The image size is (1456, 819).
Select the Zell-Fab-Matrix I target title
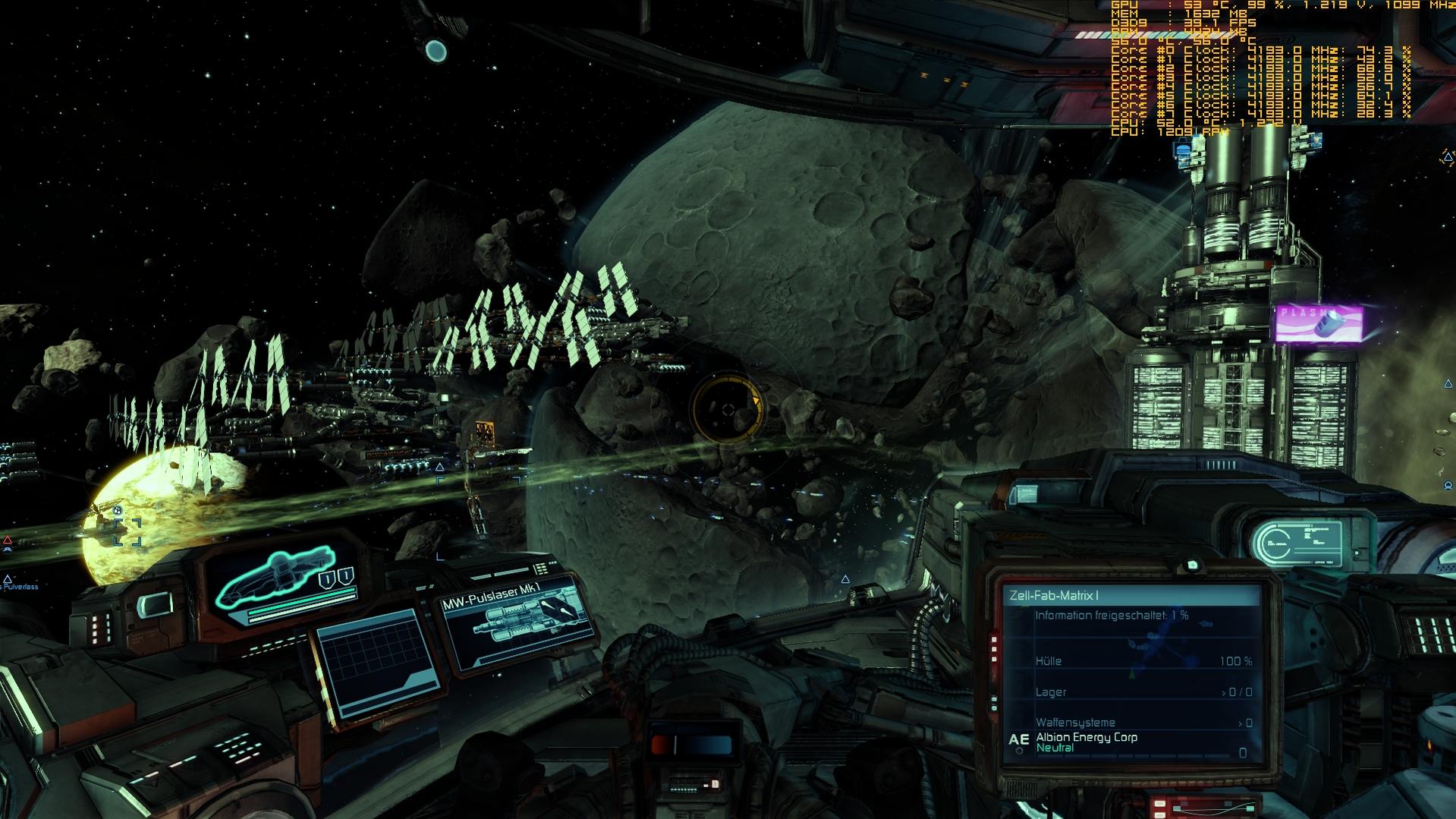(1054, 596)
